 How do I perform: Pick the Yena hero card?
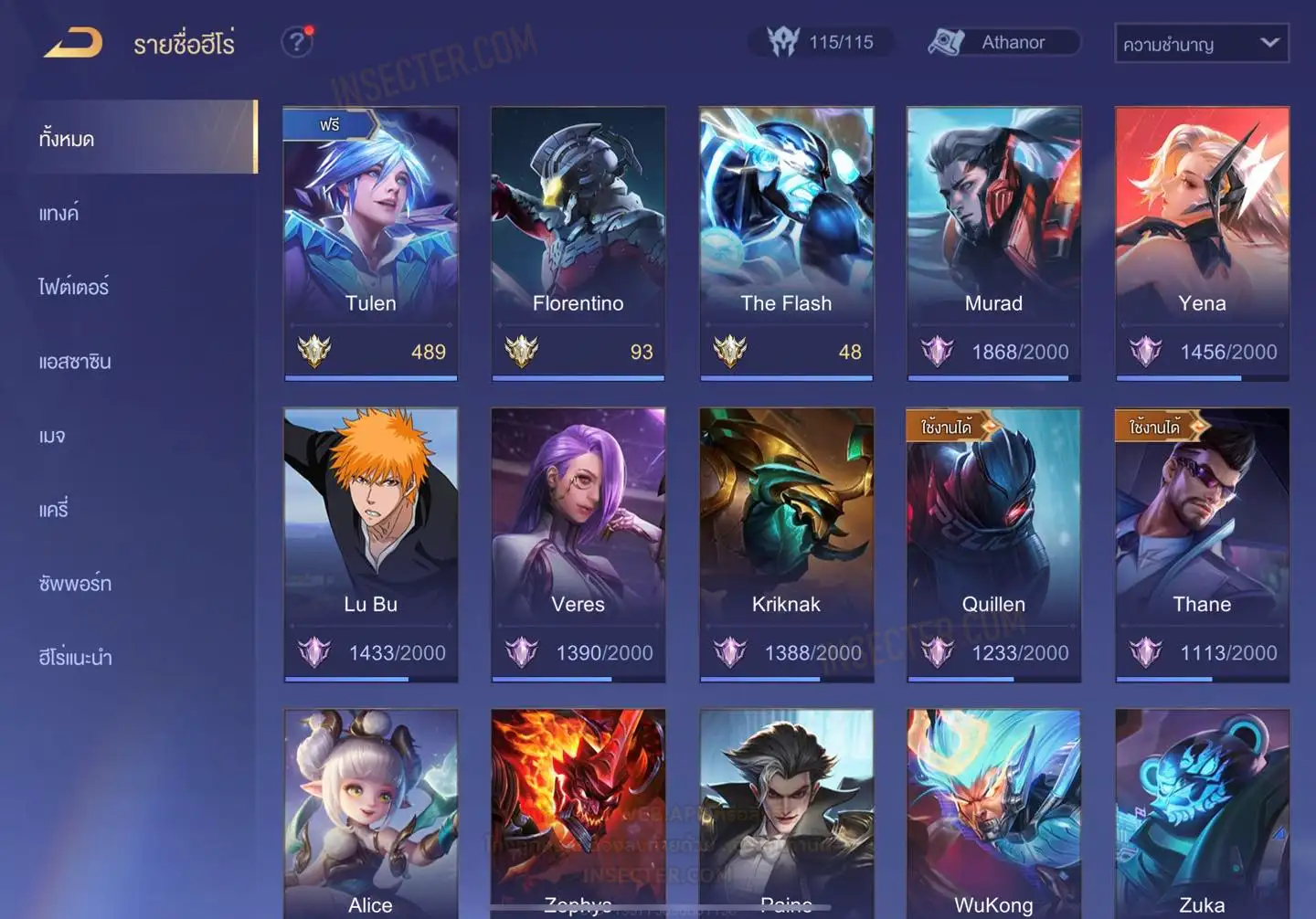tap(1202, 242)
